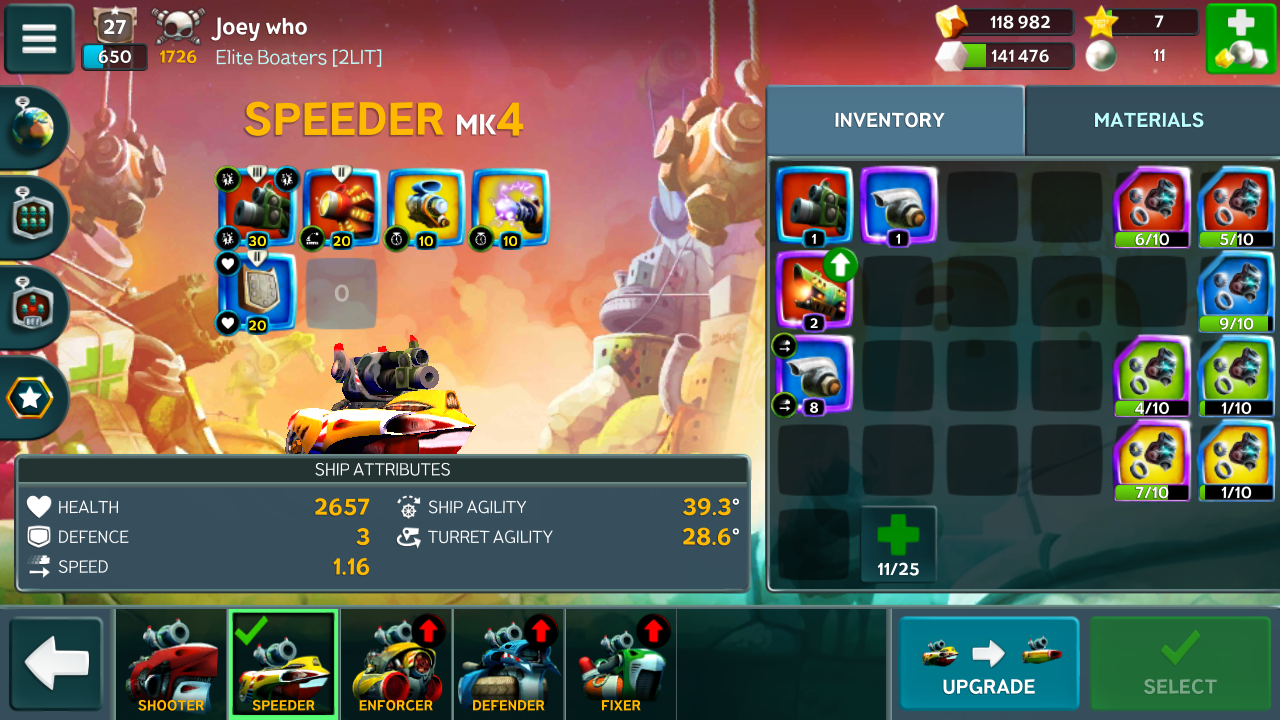The height and width of the screenshot is (720, 1280).
Task: Switch to the Materials tab
Action: pyautogui.click(x=1148, y=120)
